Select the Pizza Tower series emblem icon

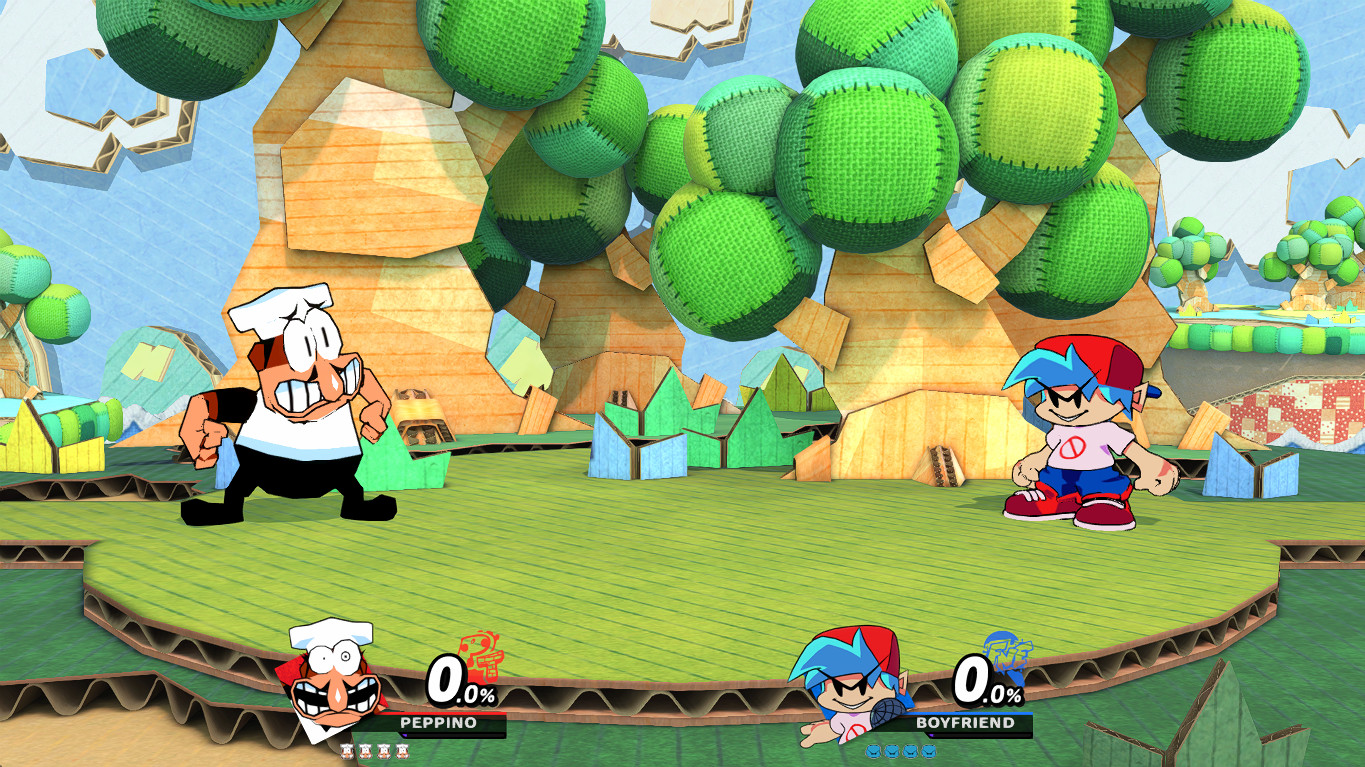point(480,658)
